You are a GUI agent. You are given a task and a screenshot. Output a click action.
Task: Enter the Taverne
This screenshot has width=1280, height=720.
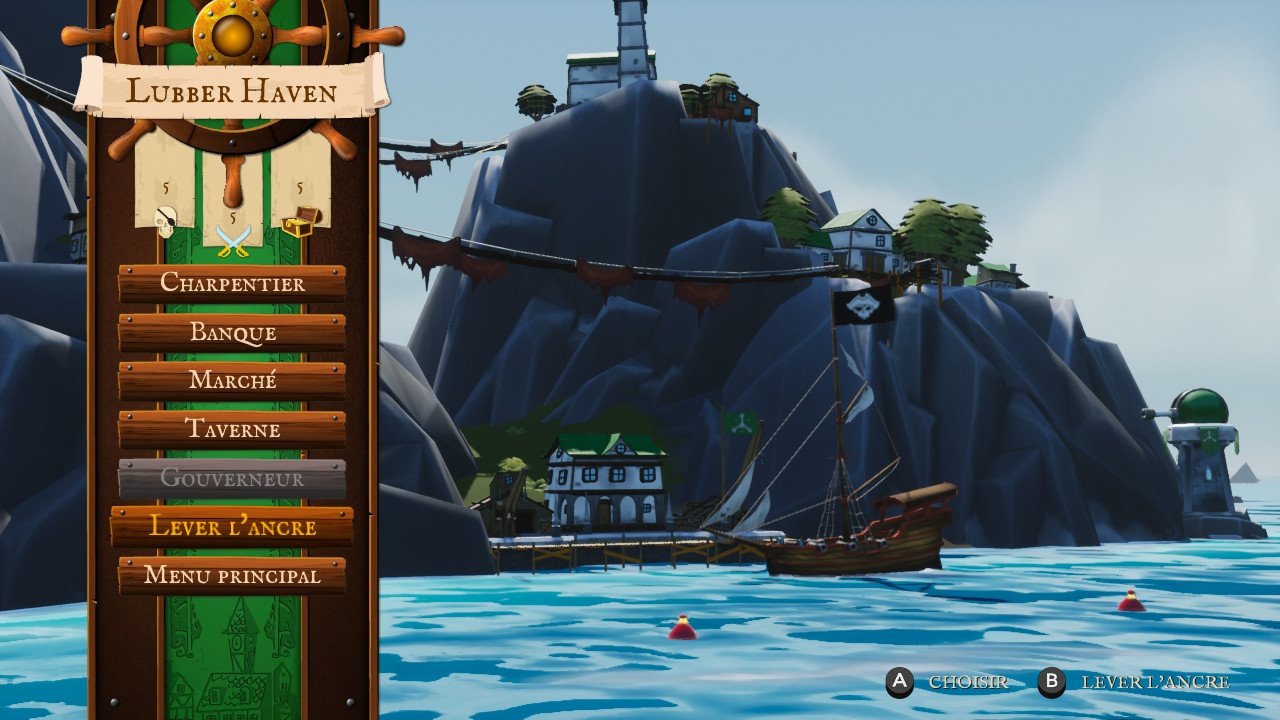[x=232, y=429]
